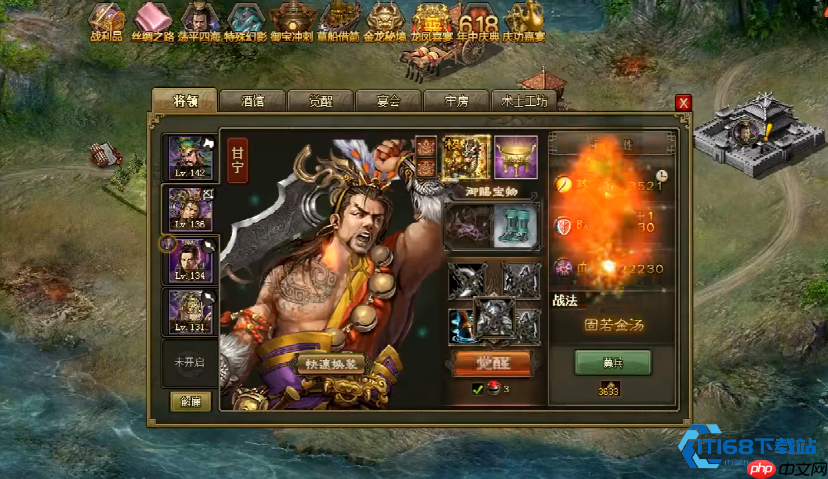Image resolution: width=828 pixels, height=479 pixels.
Task: Open the 618 年中庆典 event
Action: click(476, 23)
